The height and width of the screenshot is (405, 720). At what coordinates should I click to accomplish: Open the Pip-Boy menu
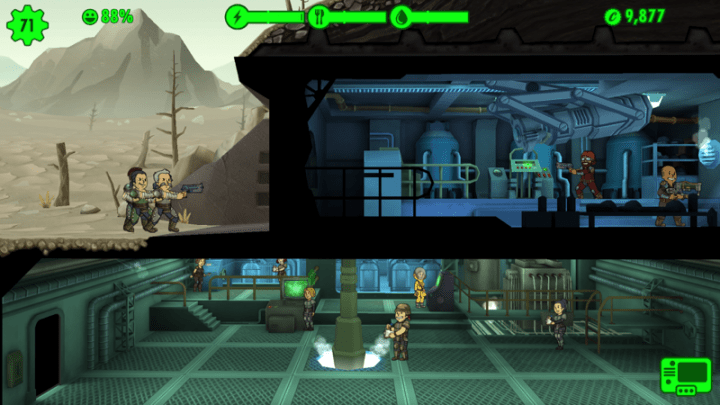[x=686, y=377]
